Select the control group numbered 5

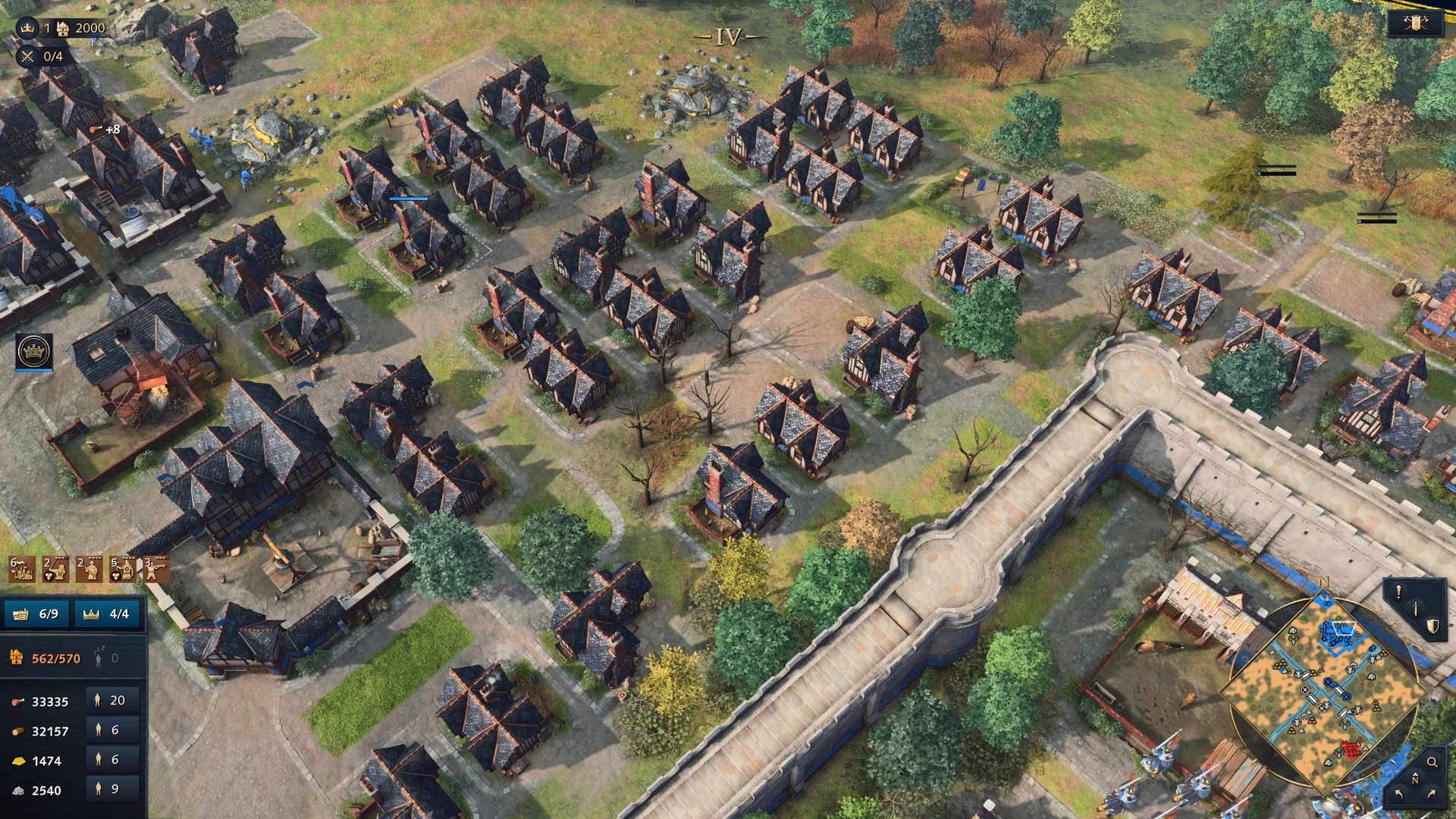click(x=123, y=569)
